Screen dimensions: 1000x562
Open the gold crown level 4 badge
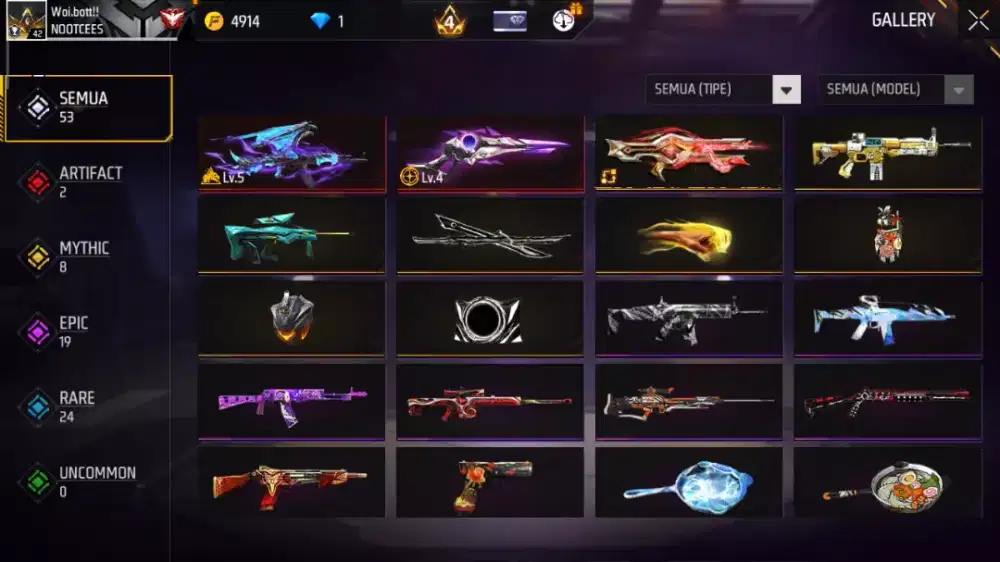[449, 21]
